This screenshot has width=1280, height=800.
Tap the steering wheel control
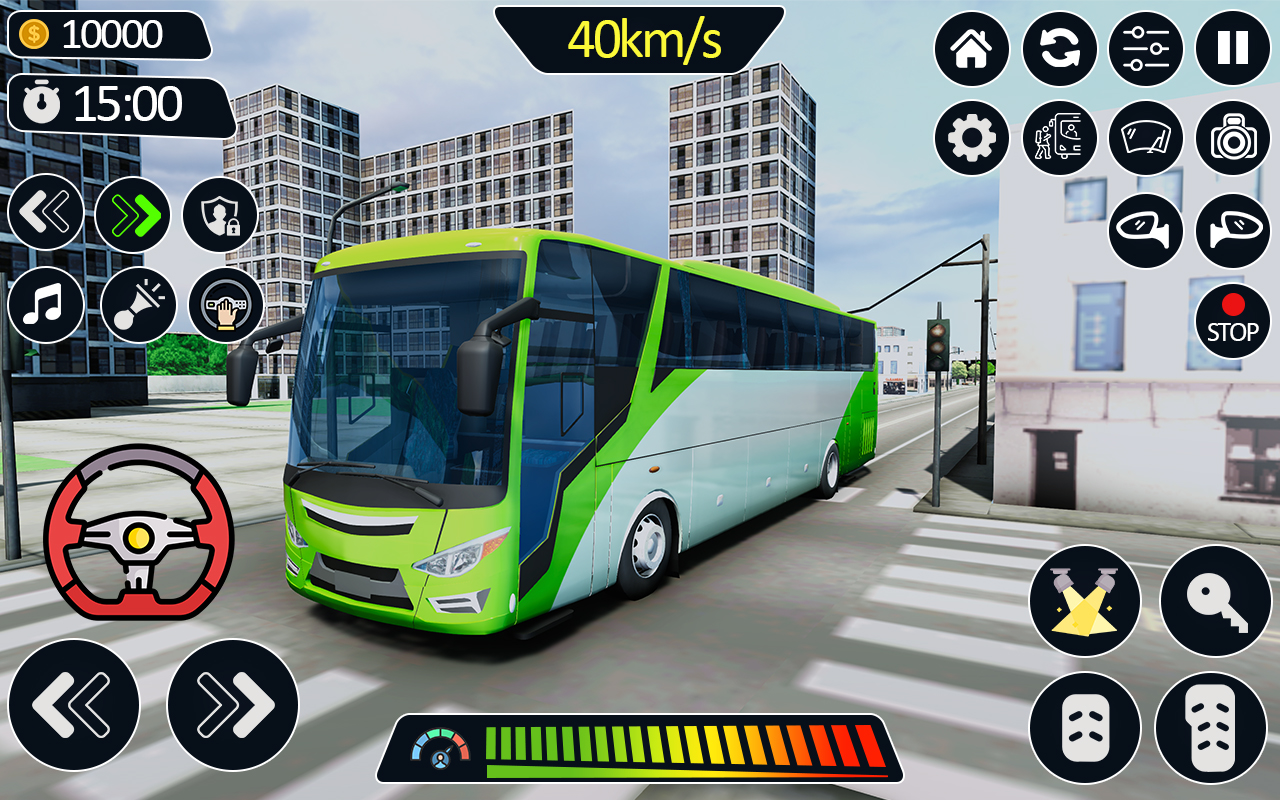[138, 532]
